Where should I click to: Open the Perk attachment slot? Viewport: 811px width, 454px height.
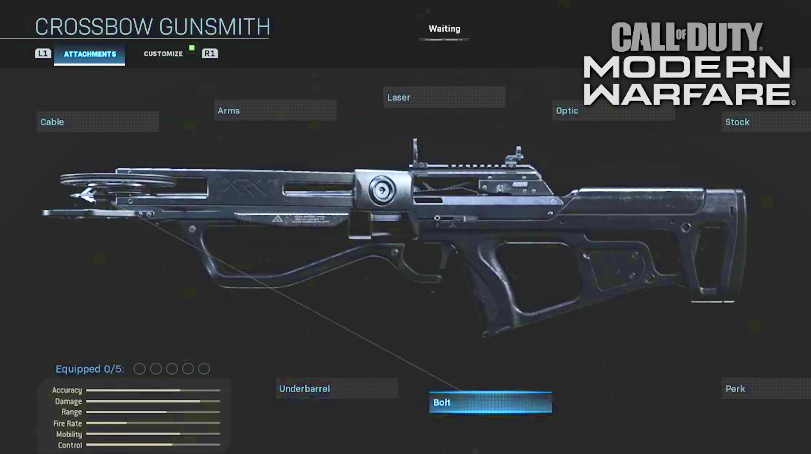pyautogui.click(x=765, y=389)
